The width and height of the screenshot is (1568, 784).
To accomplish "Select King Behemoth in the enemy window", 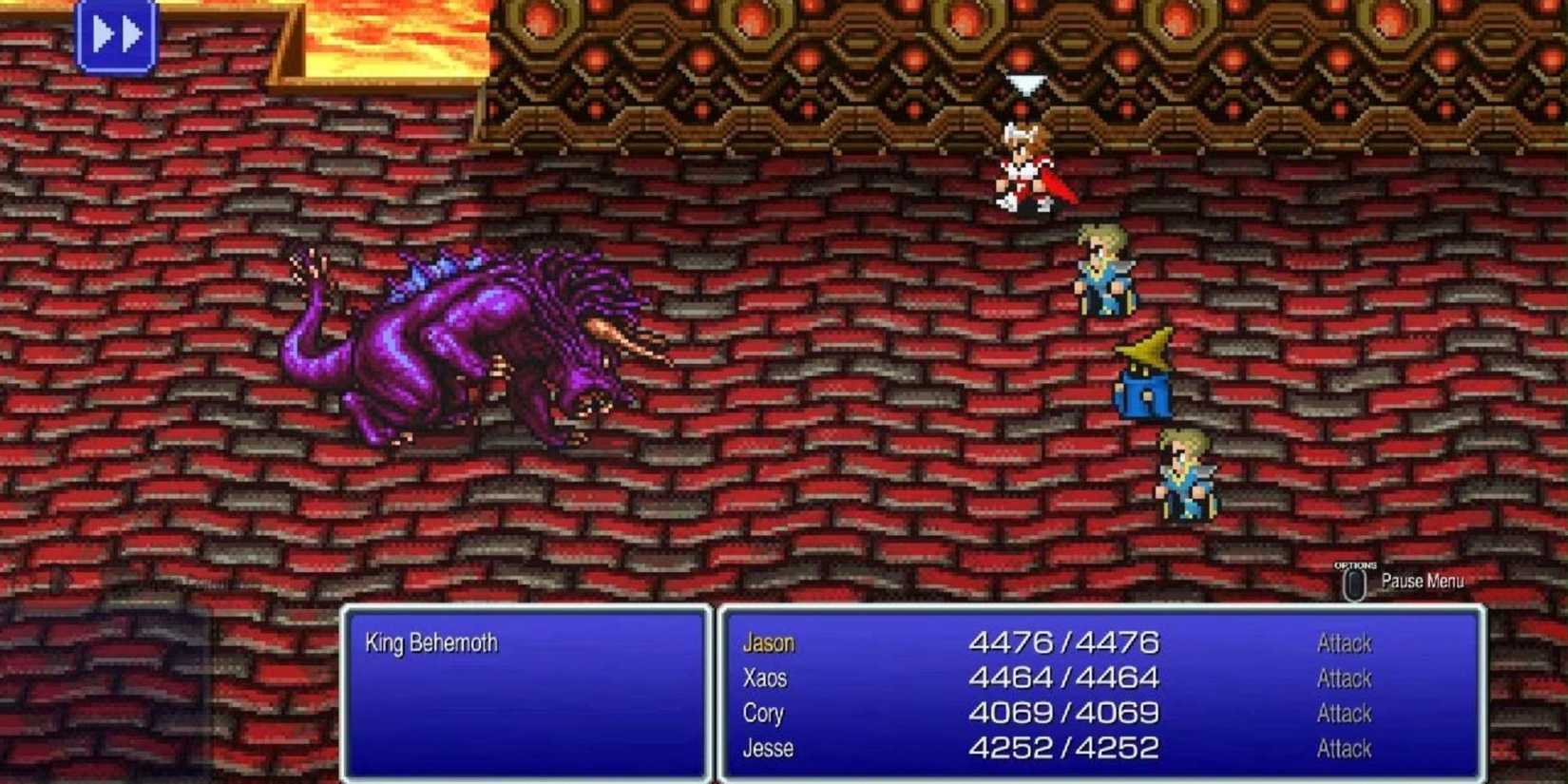I will coord(430,642).
